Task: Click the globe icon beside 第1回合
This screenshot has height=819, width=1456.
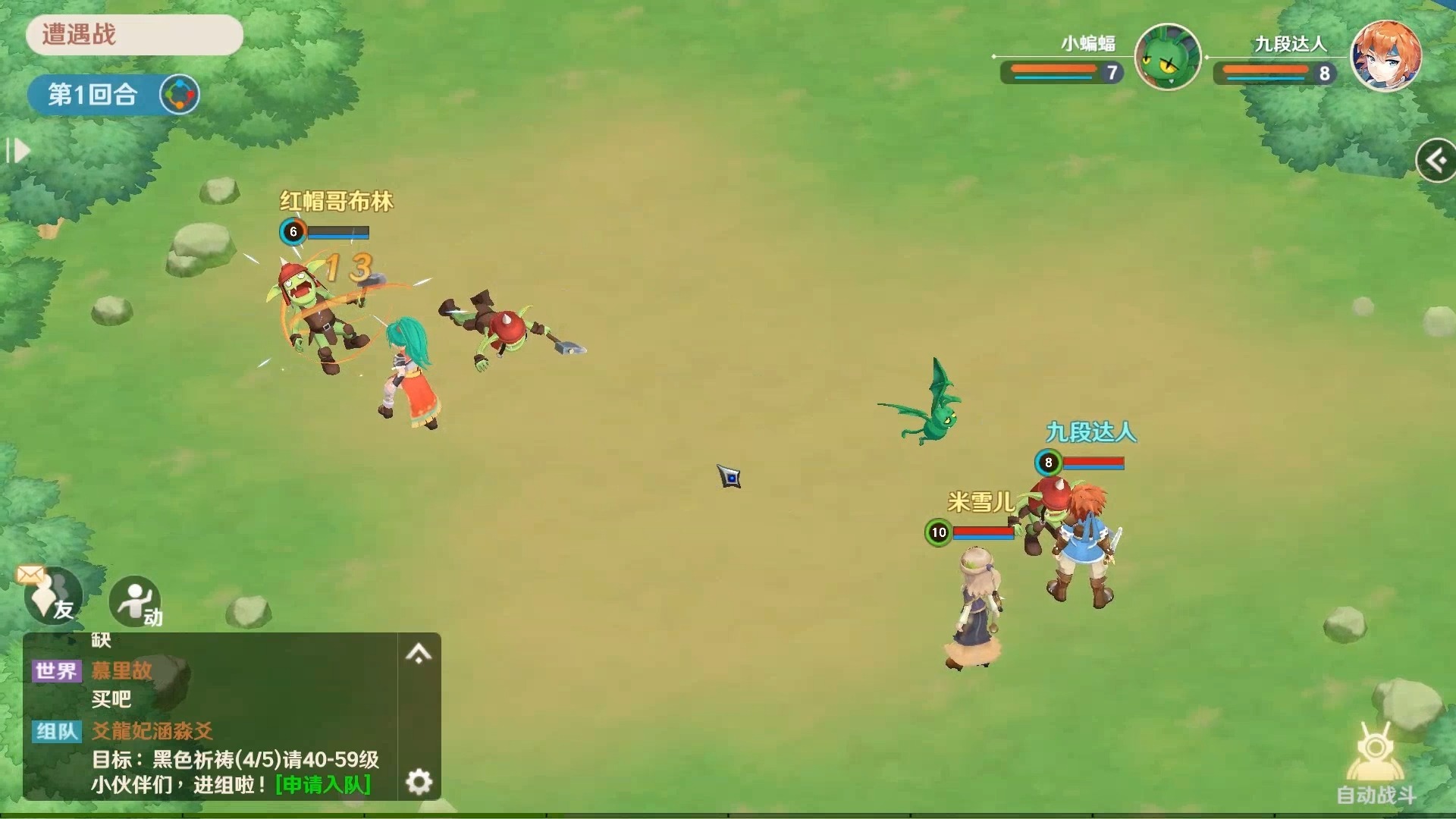Action: pyautogui.click(x=179, y=94)
